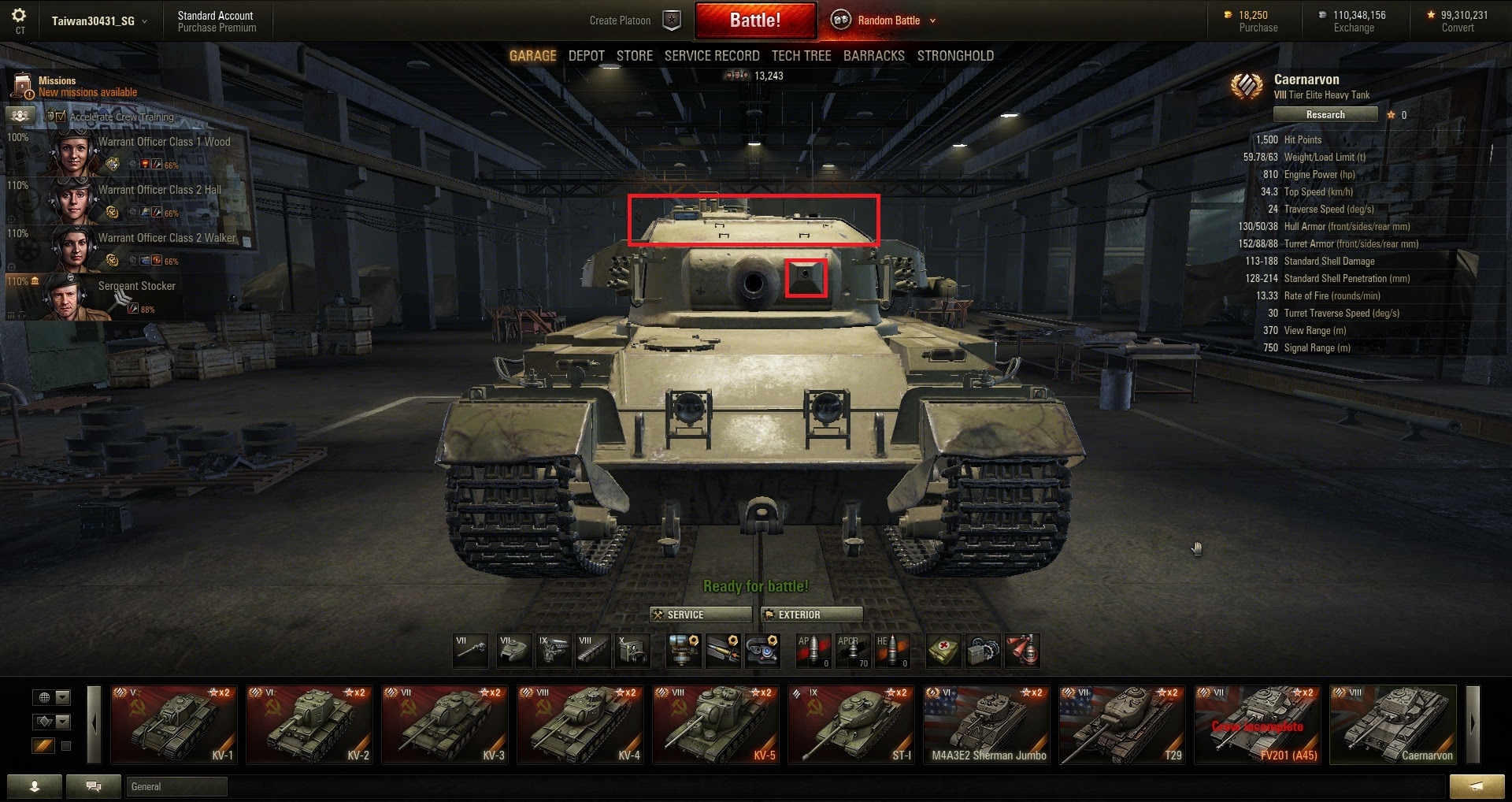Select the KV-5 in the vehicle carousel
This screenshot has width=1512, height=802.
pyautogui.click(x=715, y=722)
